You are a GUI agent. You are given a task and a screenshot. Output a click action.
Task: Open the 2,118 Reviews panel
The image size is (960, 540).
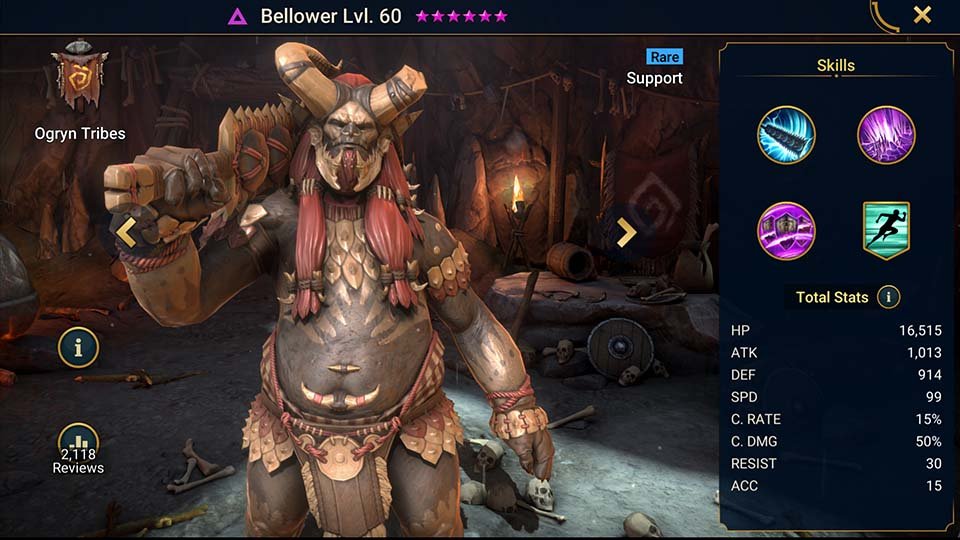pyautogui.click(x=78, y=450)
